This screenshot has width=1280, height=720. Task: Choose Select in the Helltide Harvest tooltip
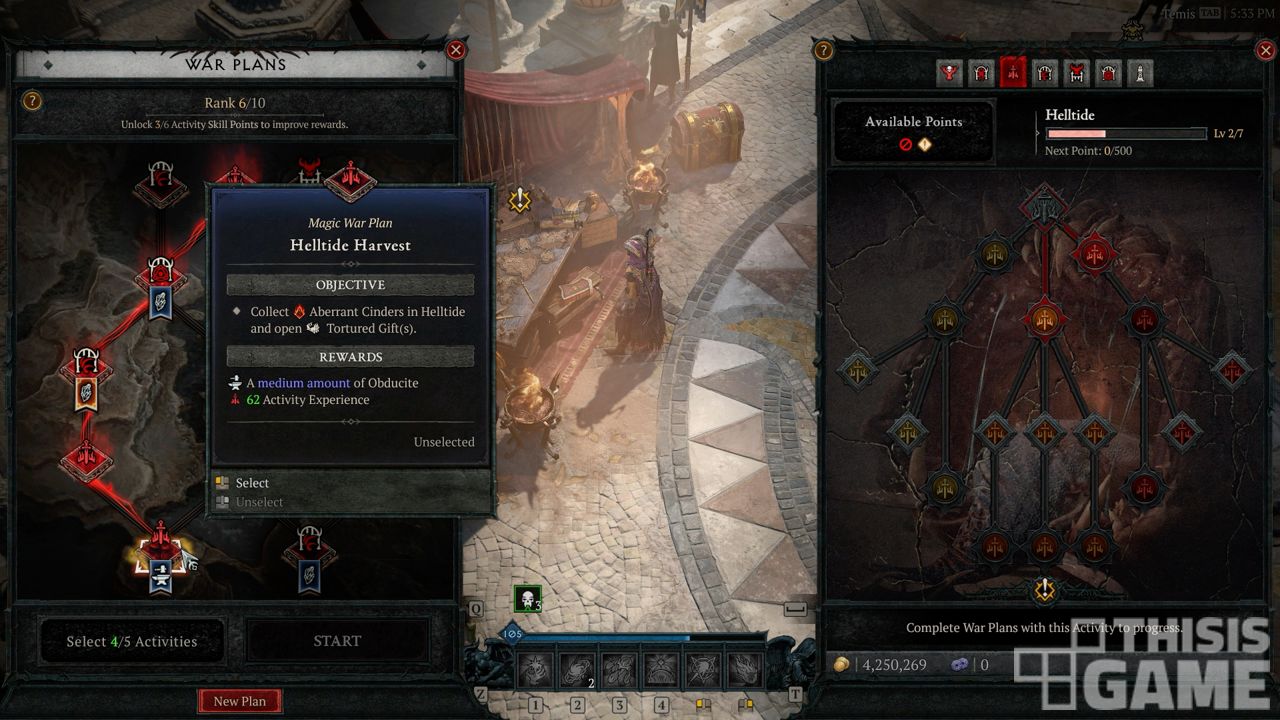point(252,483)
